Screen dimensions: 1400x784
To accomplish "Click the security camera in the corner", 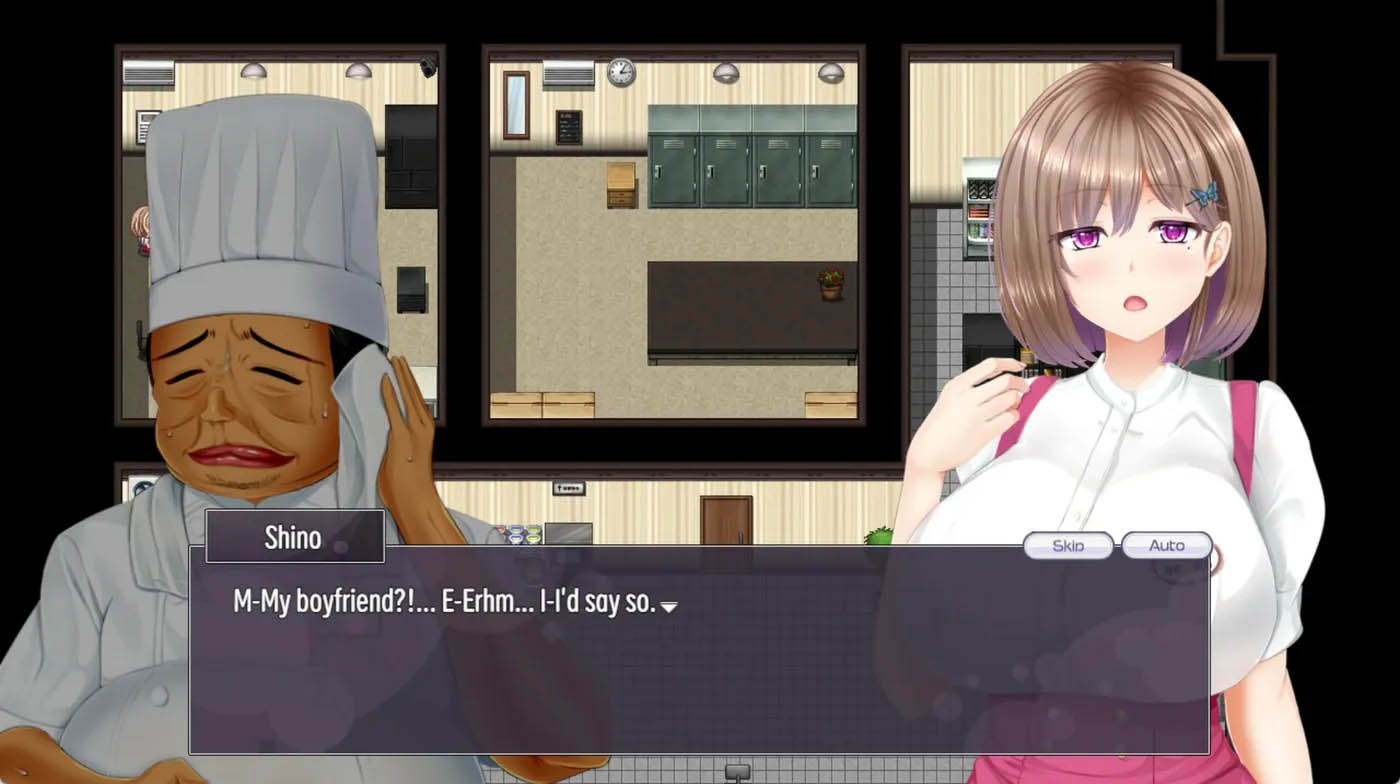I will click(430, 66).
